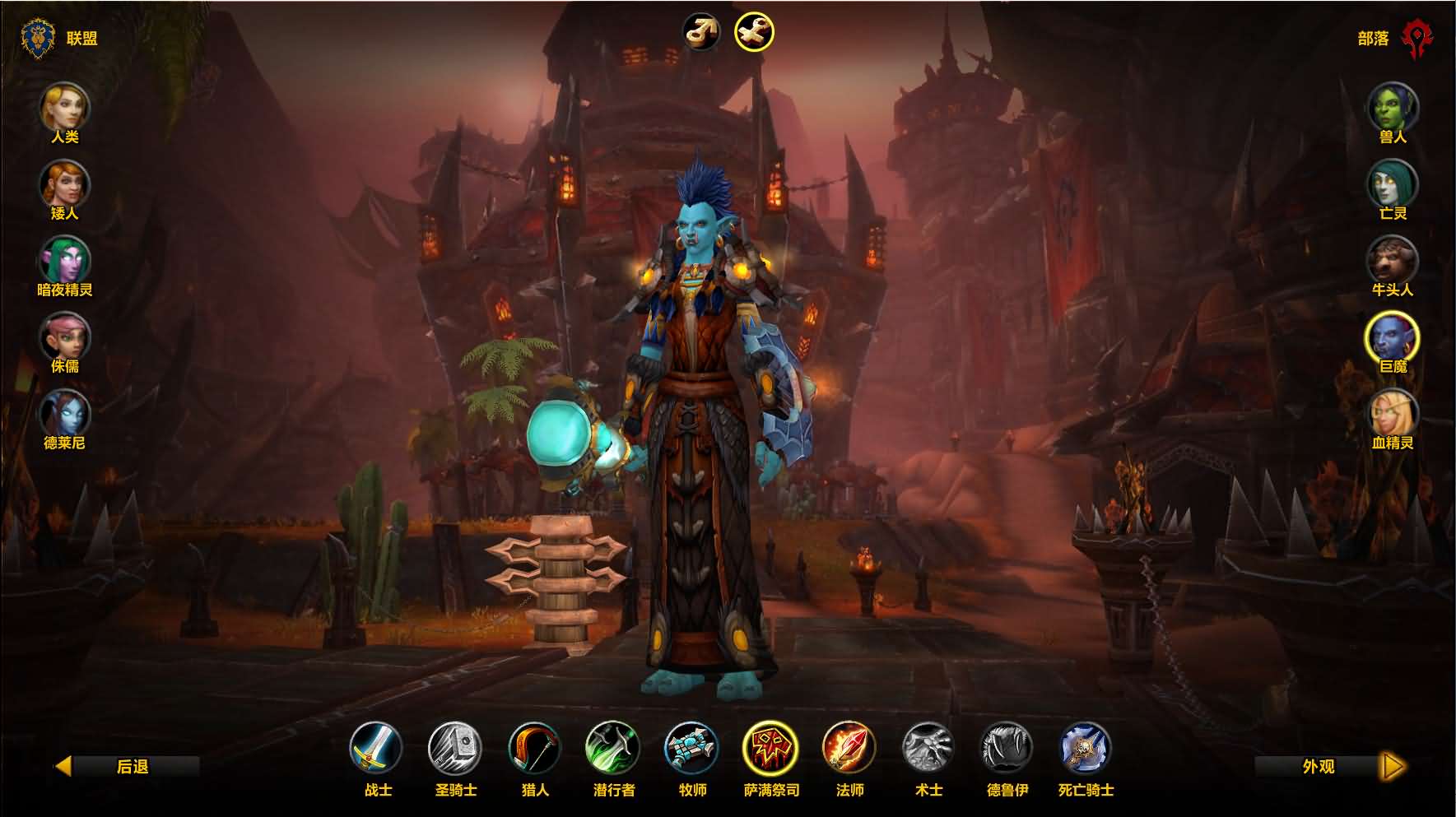Choose the Warlock (术士) class icon
This screenshot has height=817, width=1456.
click(x=928, y=748)
